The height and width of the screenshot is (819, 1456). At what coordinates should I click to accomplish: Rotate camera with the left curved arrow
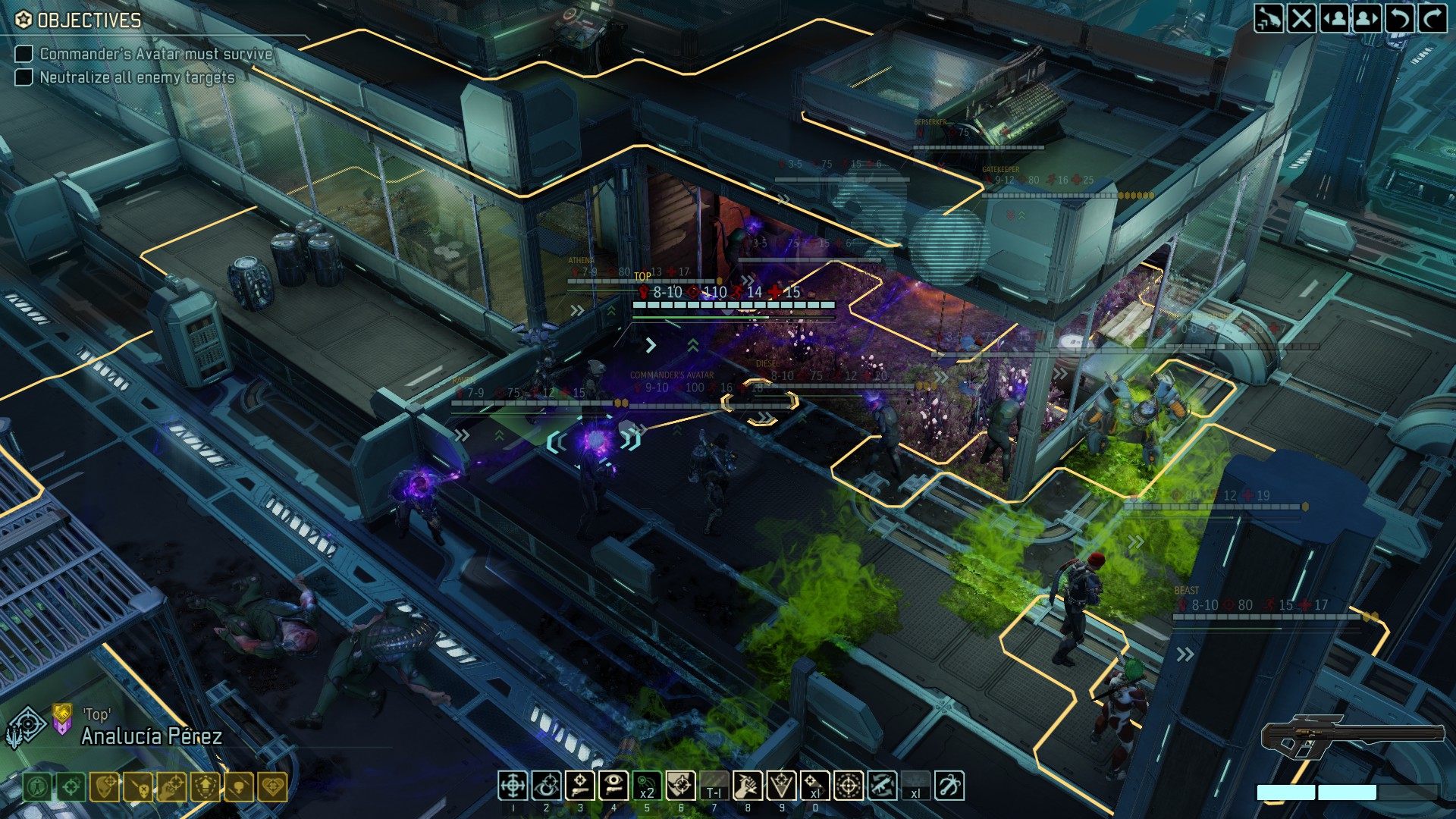tap(1400, 18)
